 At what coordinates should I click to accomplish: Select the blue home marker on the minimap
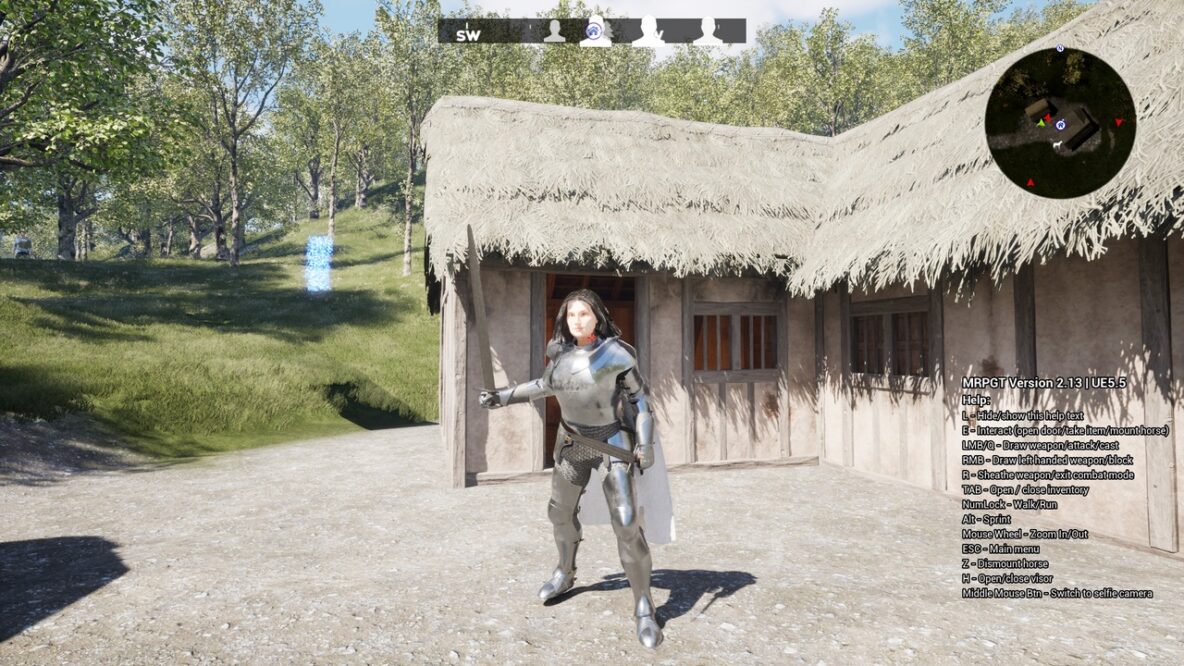(1060, 124)
